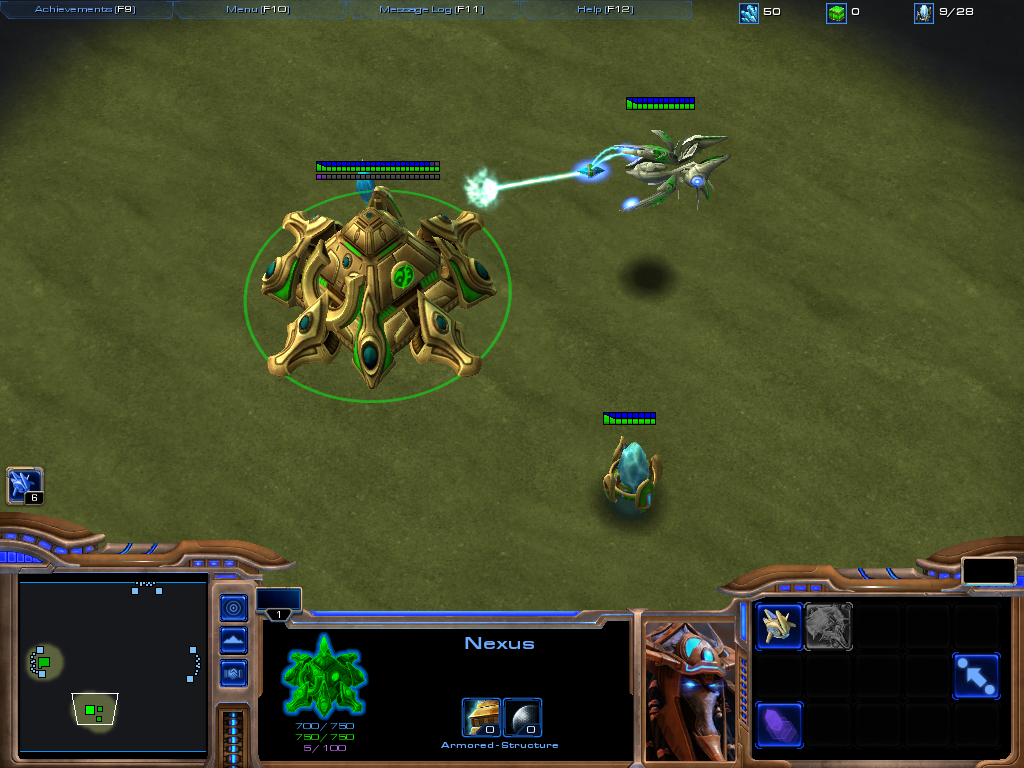1024x768 pixels.
Task: Click the greyed-out Mothership build icon
Action: (828, 627)
